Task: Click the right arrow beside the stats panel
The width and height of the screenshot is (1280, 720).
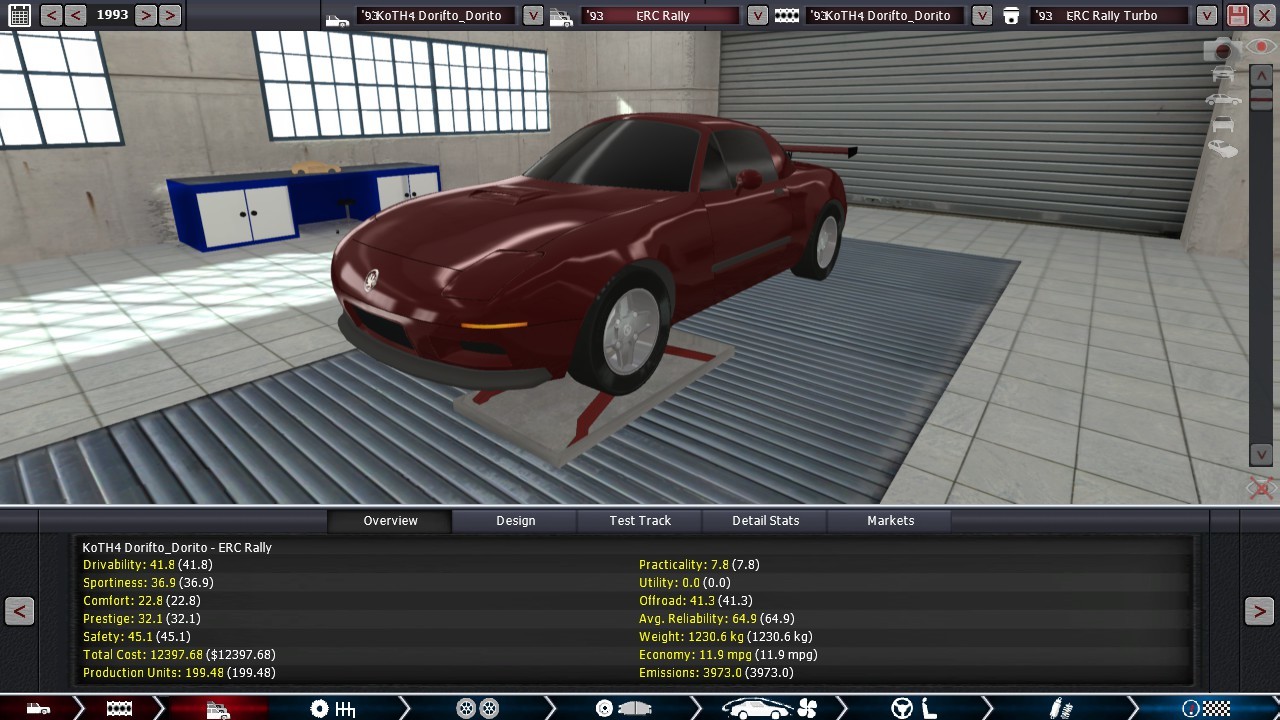Action: click(x=1259, y=611)
